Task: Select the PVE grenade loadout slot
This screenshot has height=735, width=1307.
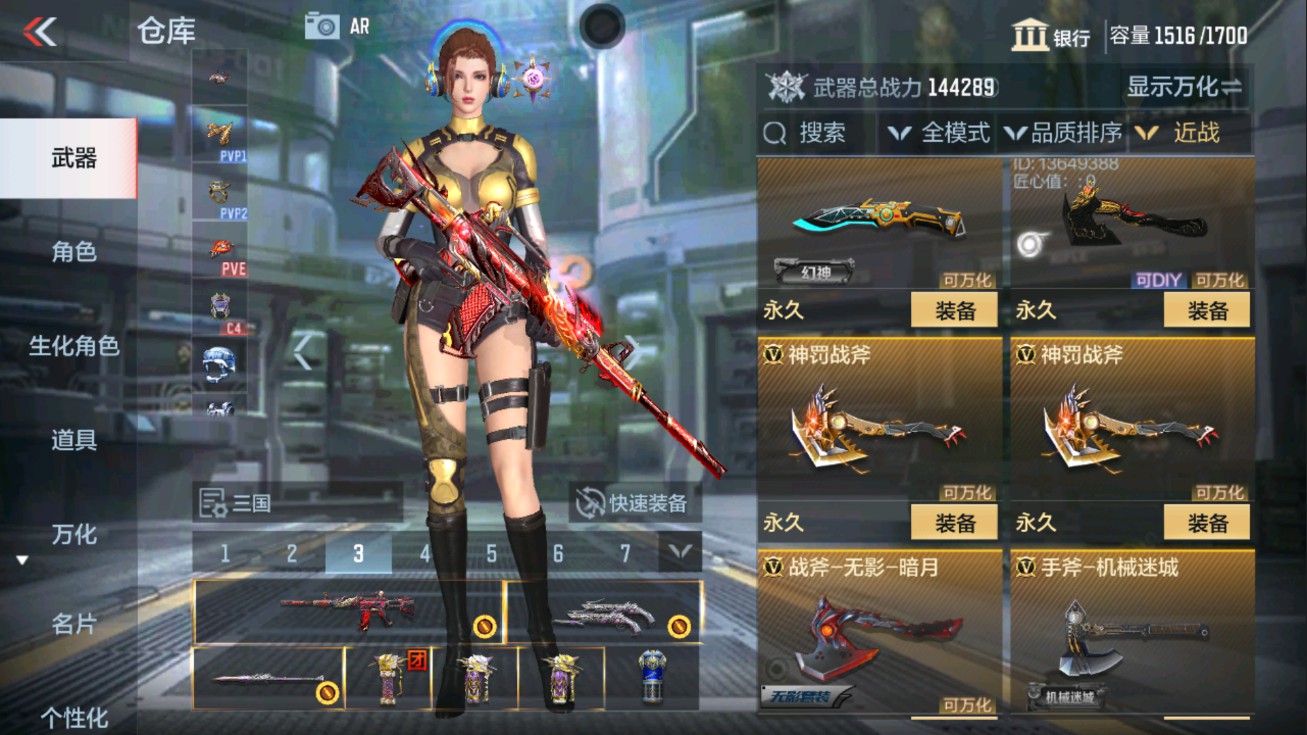Action: 220,247
